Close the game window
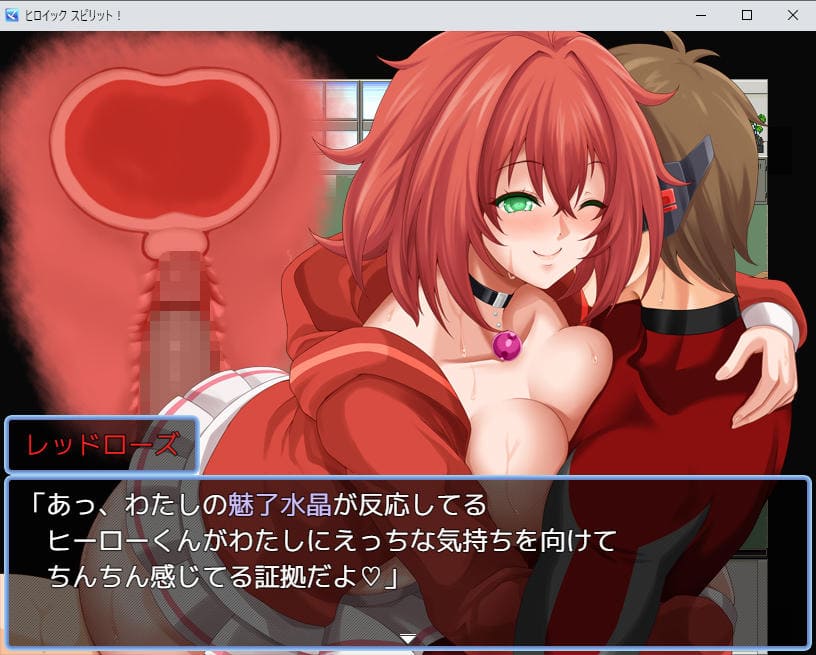 tap(792, 15)
